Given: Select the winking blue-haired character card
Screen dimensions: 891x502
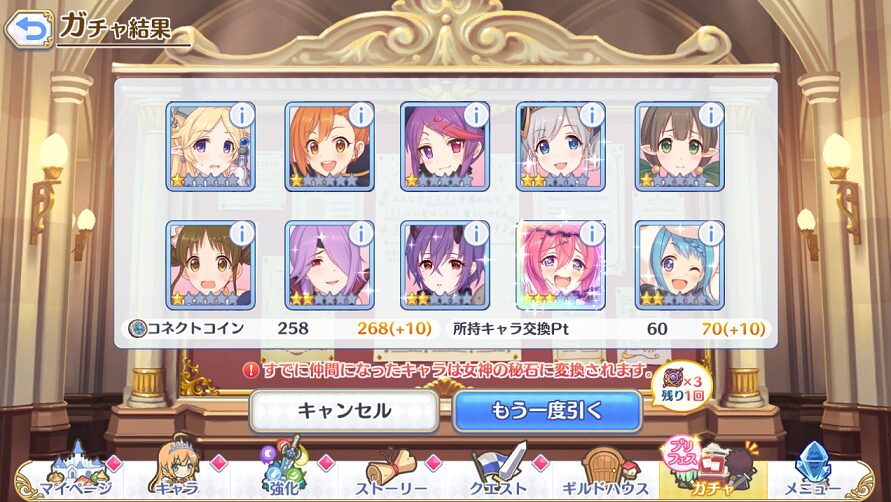Looking at the screenshot, I should tap(680, 265).
